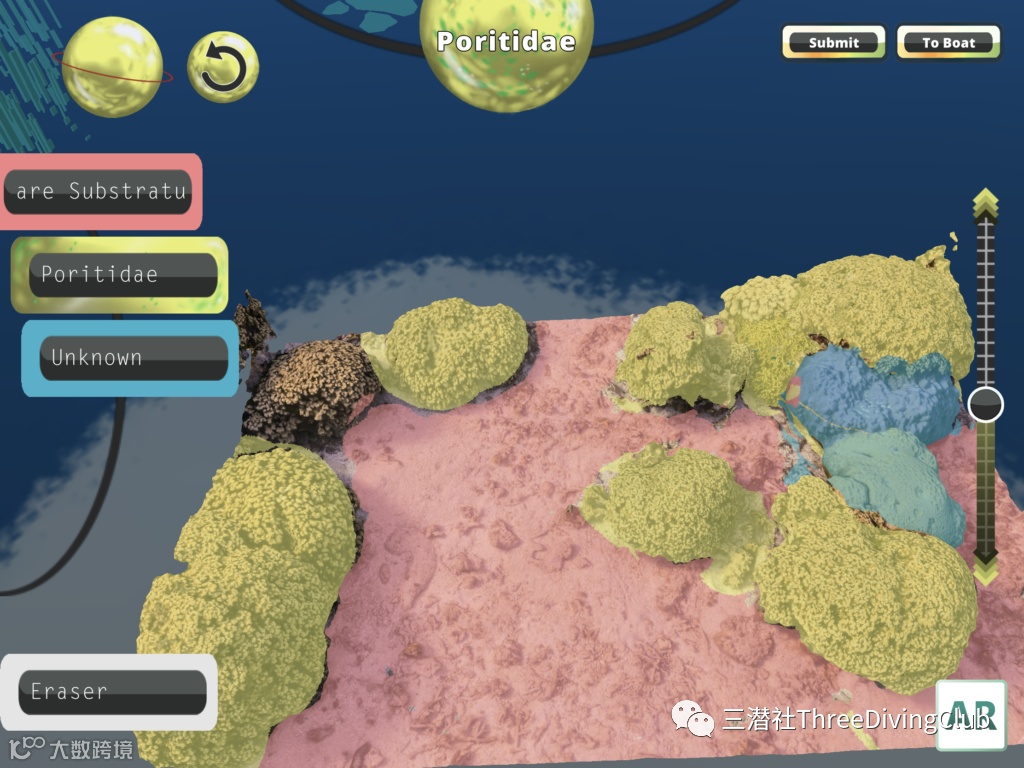Image resolution: width=1024 pixels, height=768 pixels.
Task: Submit the coral labeling
Action: (834, 43)
